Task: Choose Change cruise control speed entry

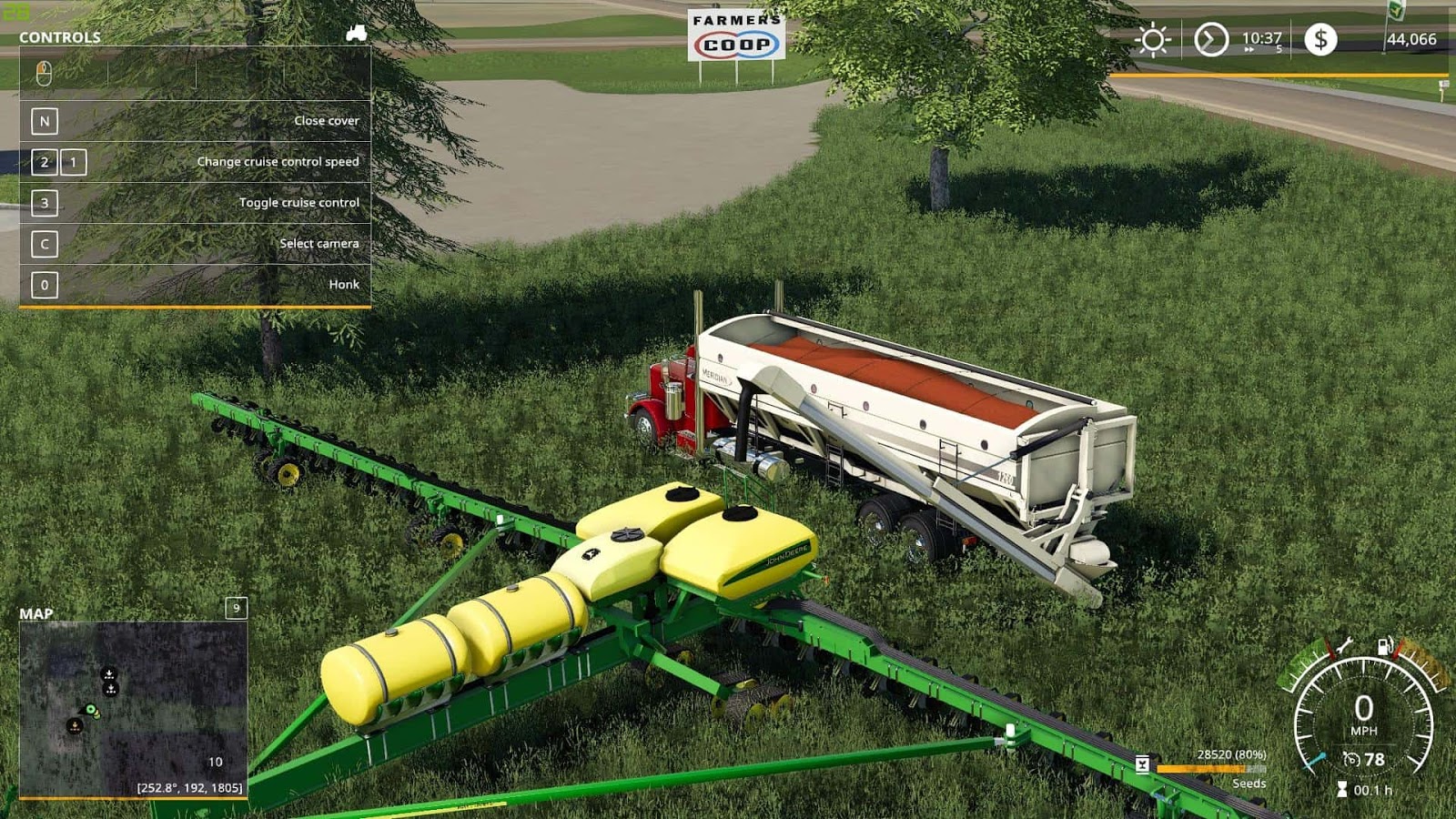Action: point(278,160)
